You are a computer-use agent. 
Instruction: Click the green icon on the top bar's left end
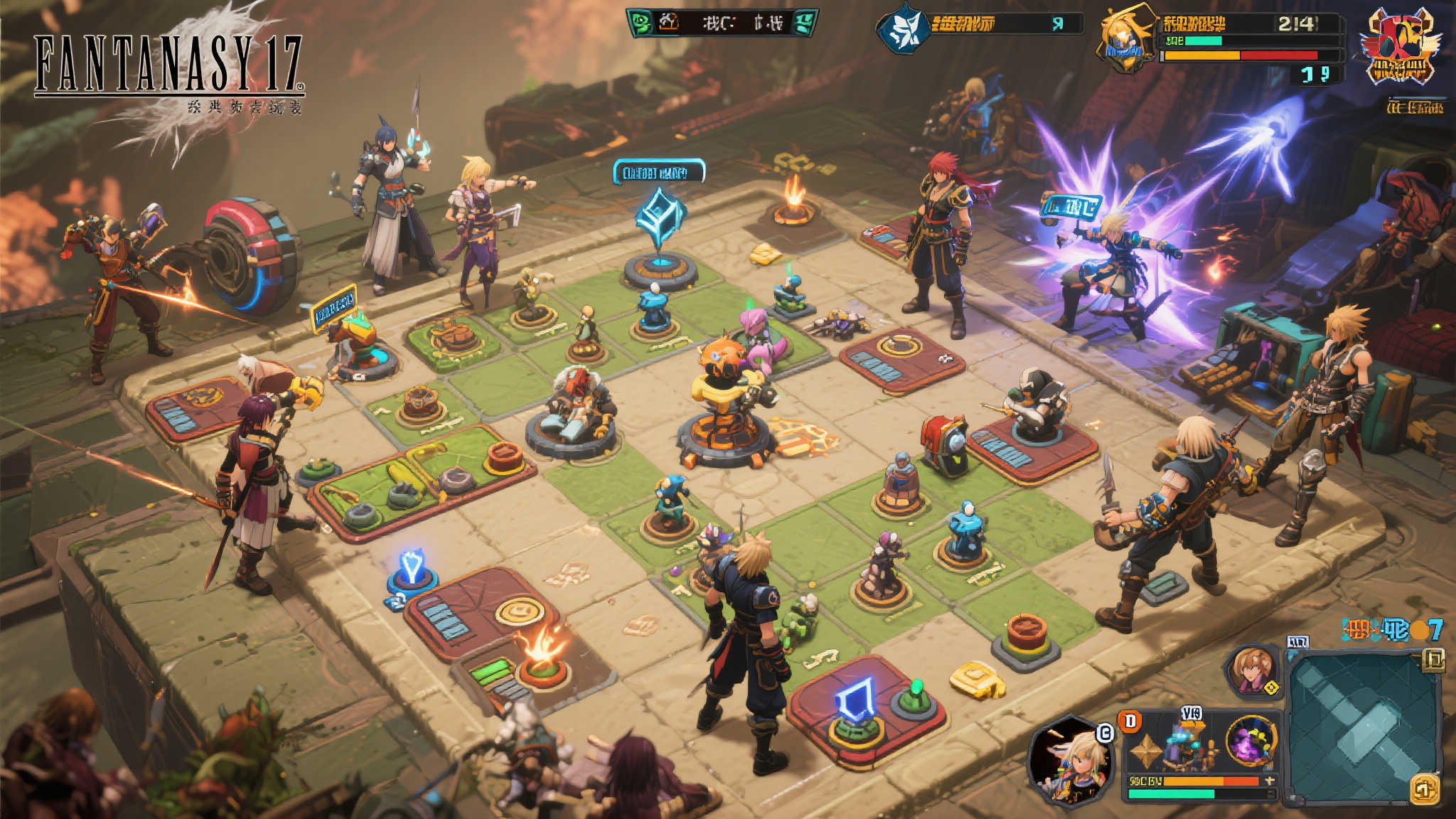click(x=641, y=23)
